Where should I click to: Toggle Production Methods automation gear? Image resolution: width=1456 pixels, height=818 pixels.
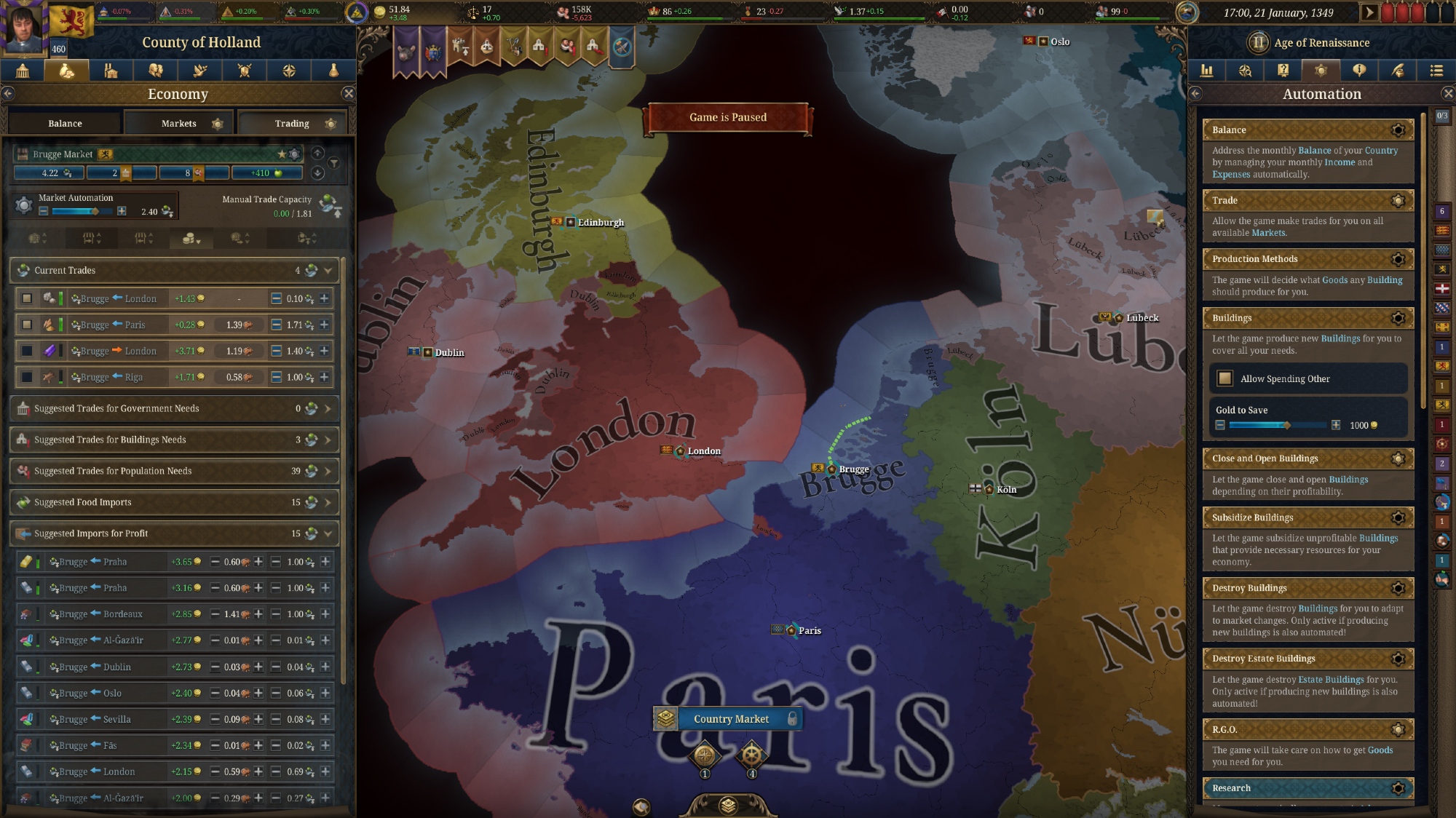pos(1398,259)
